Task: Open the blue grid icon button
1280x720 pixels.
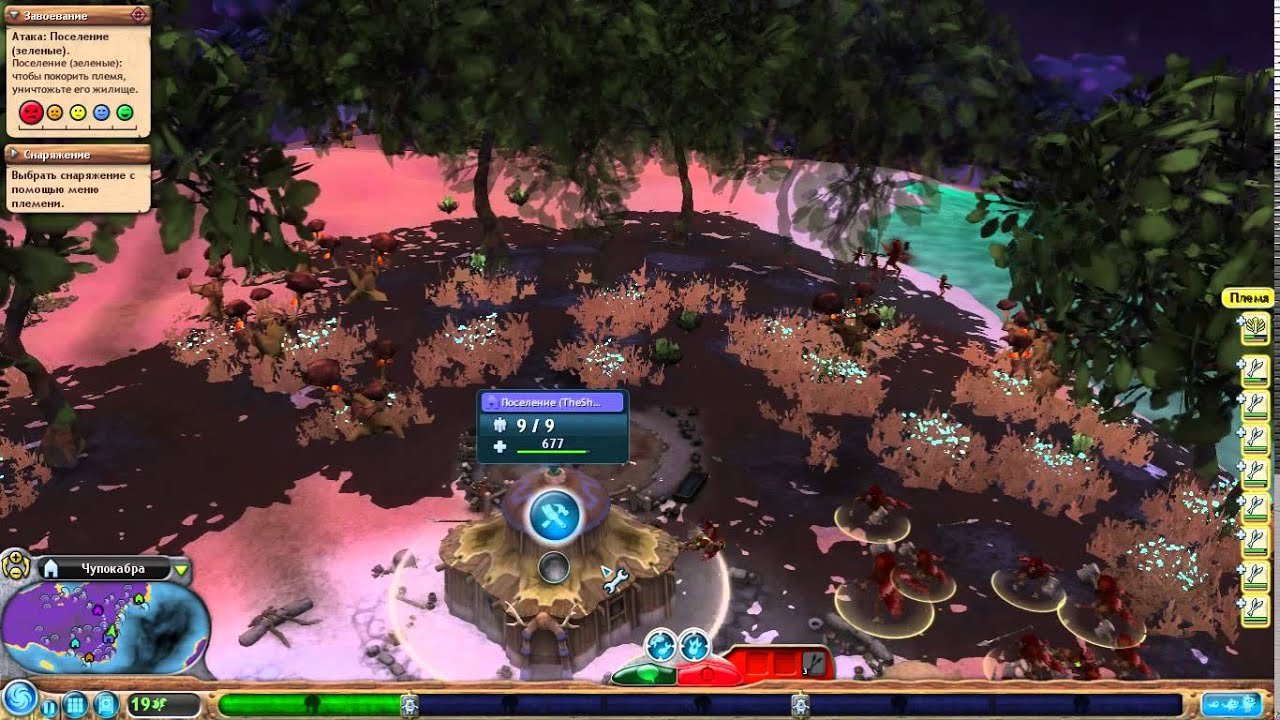Action: pos(76,704)
